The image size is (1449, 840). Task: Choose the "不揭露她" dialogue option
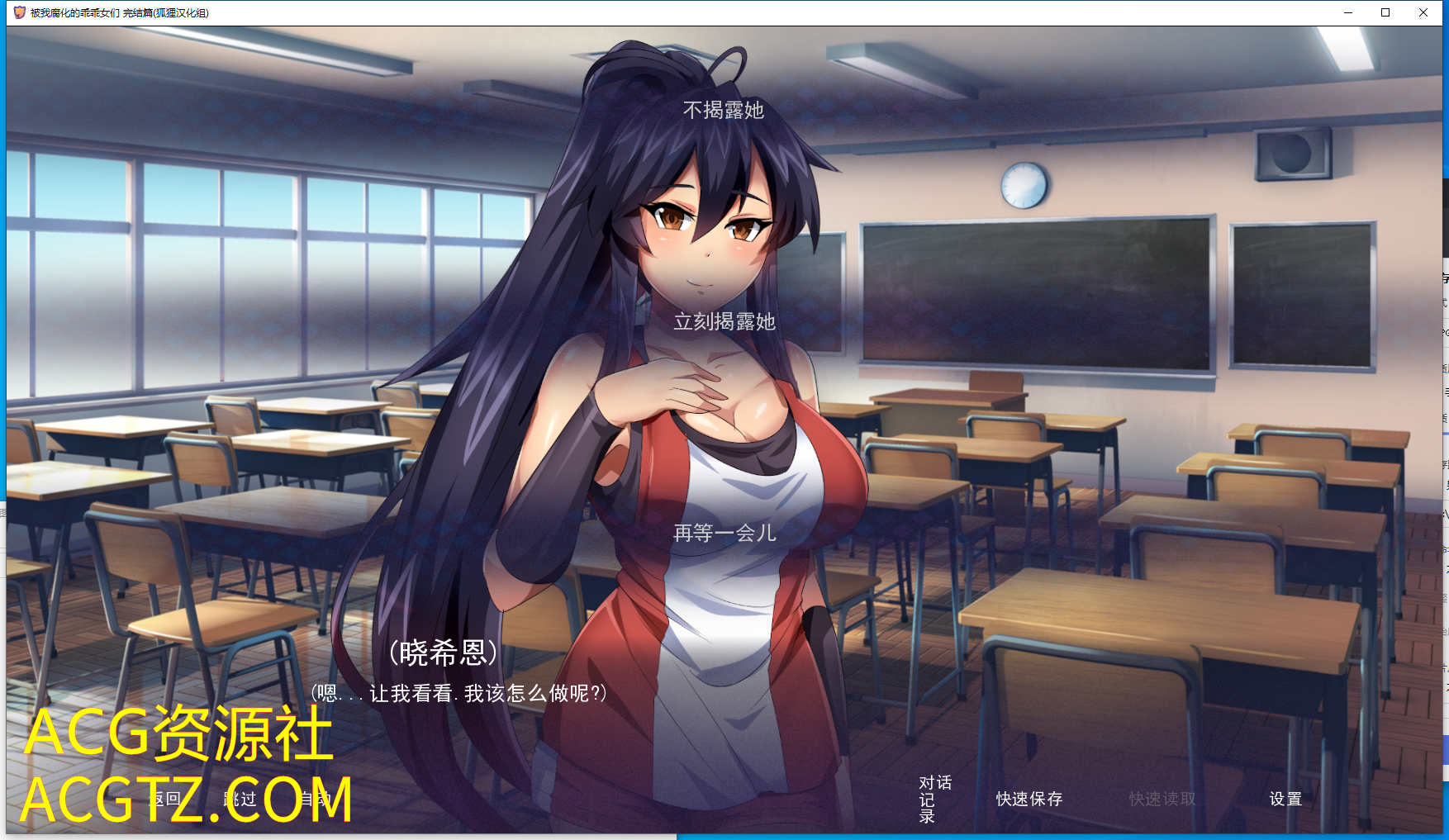click(723, 110)
